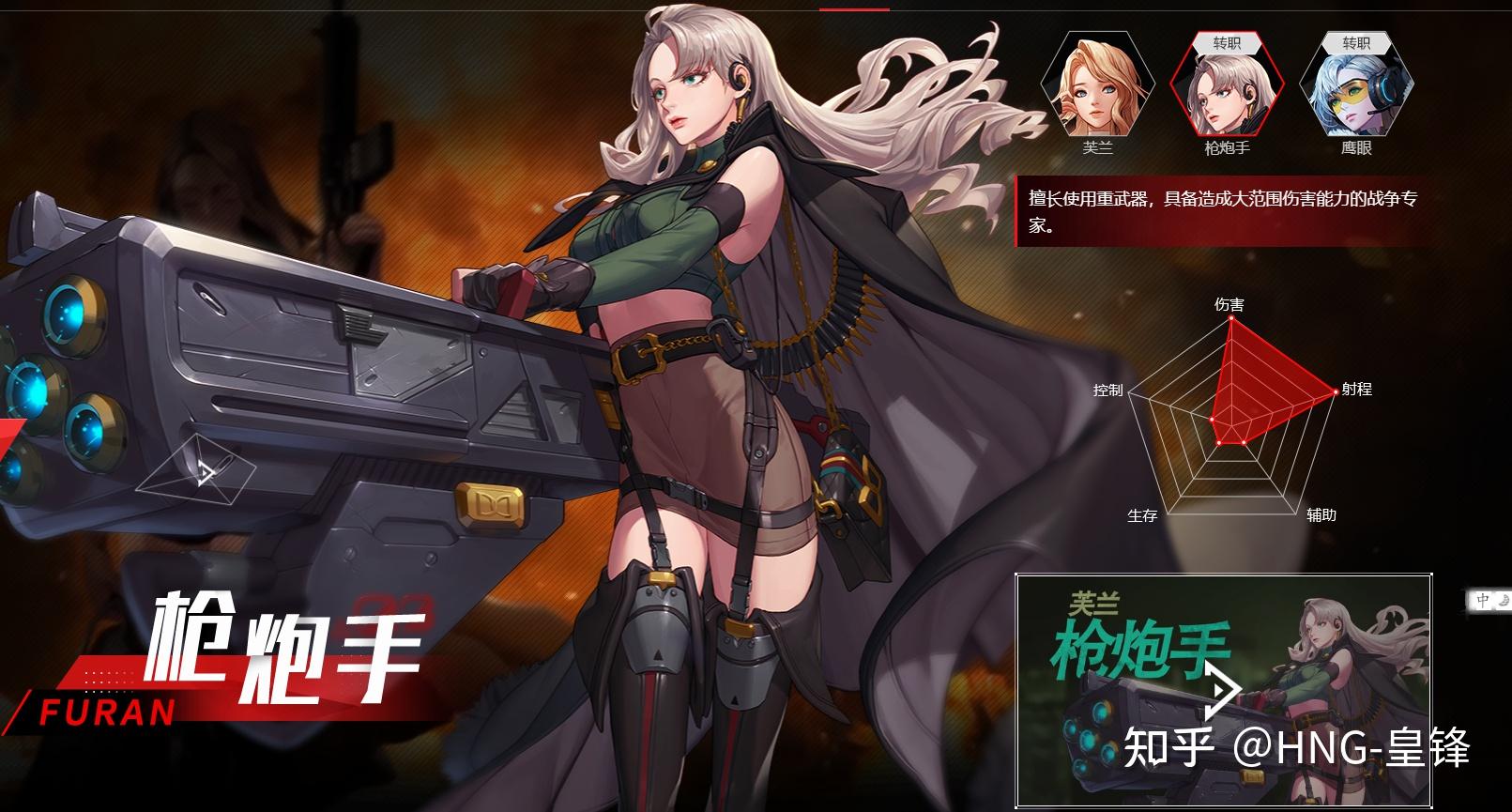
Task: Toggle the 辅助 stat on the radar chart
Action: [x=1321, y=514]
